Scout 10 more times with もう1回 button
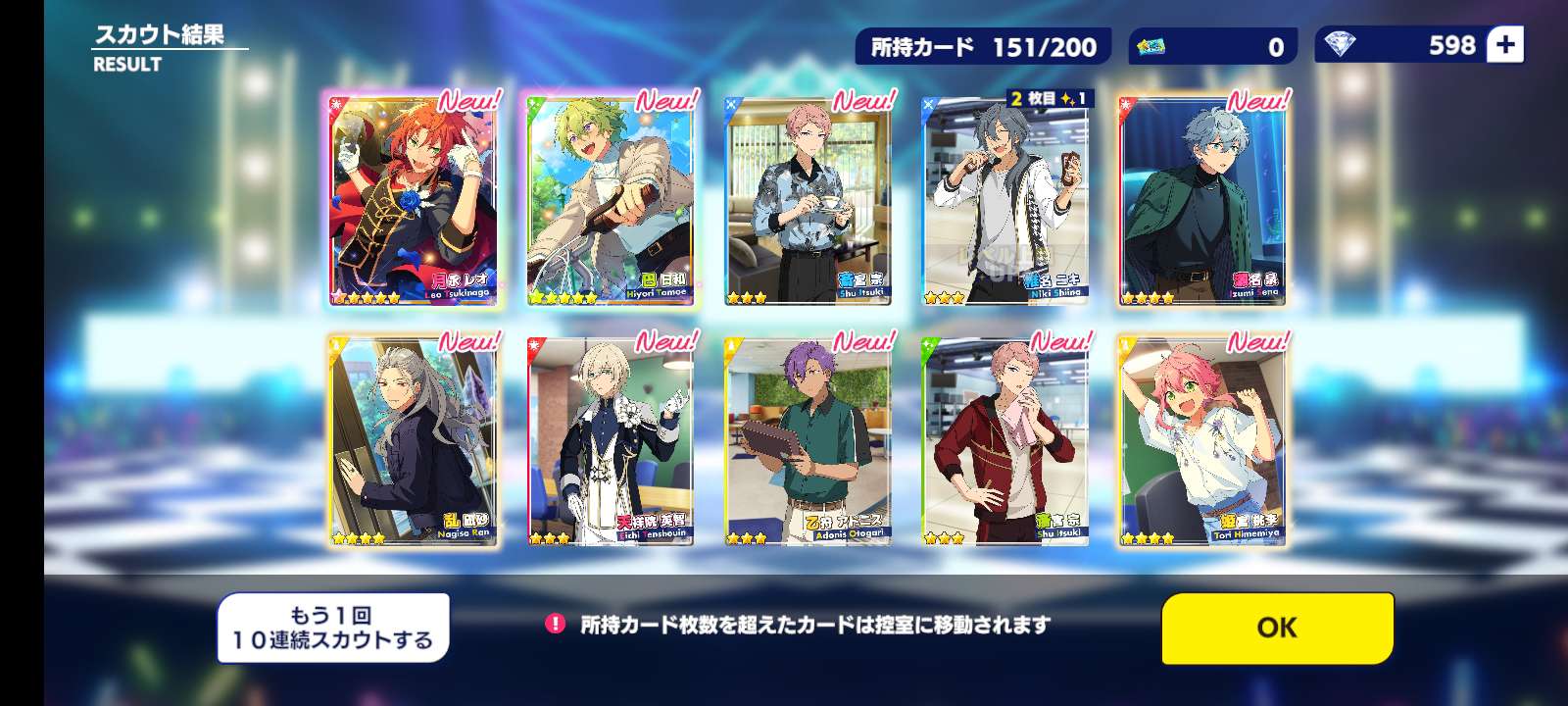 tap(333, 628)
